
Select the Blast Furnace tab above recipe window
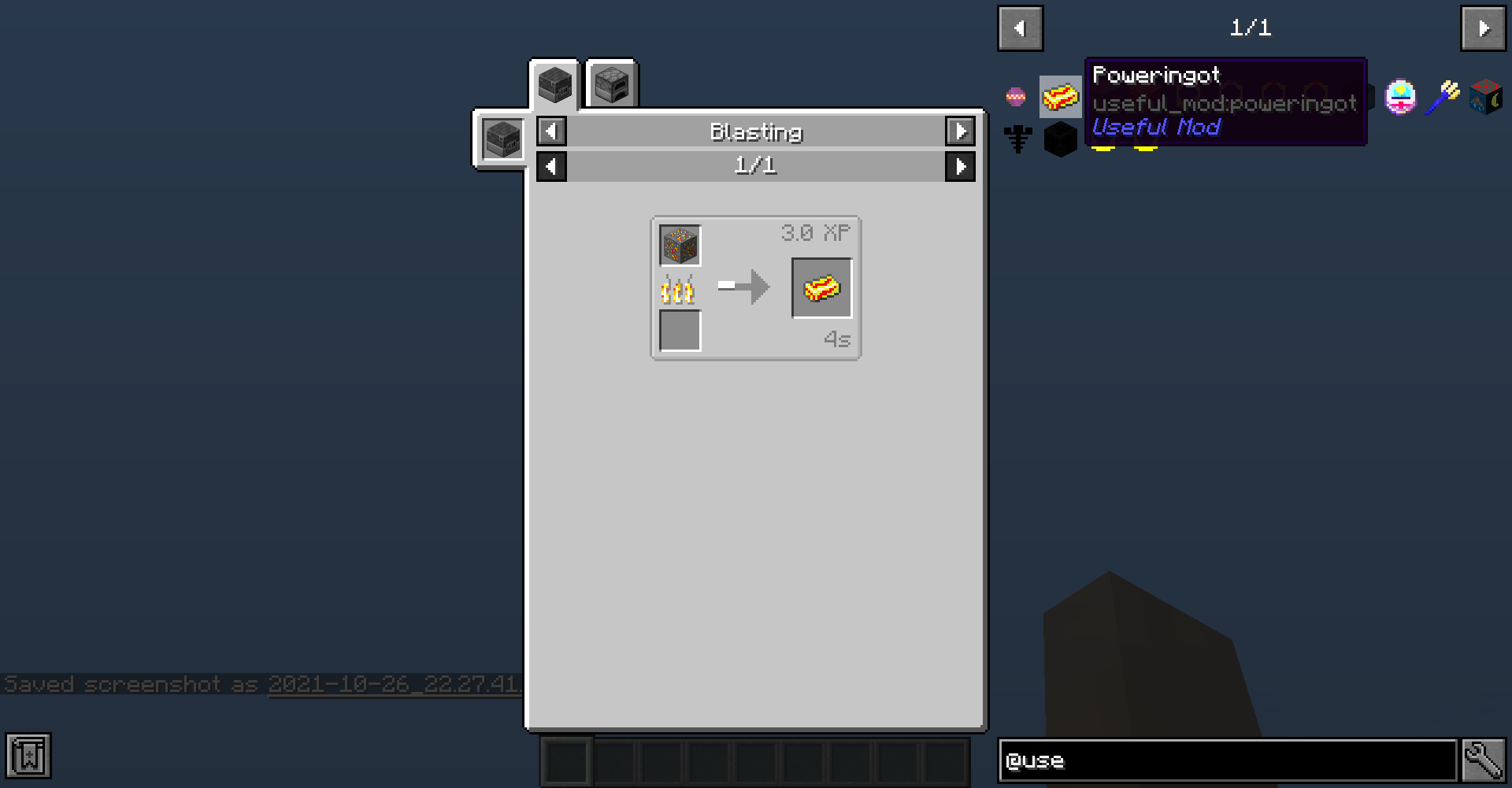[x=555, y=83]
